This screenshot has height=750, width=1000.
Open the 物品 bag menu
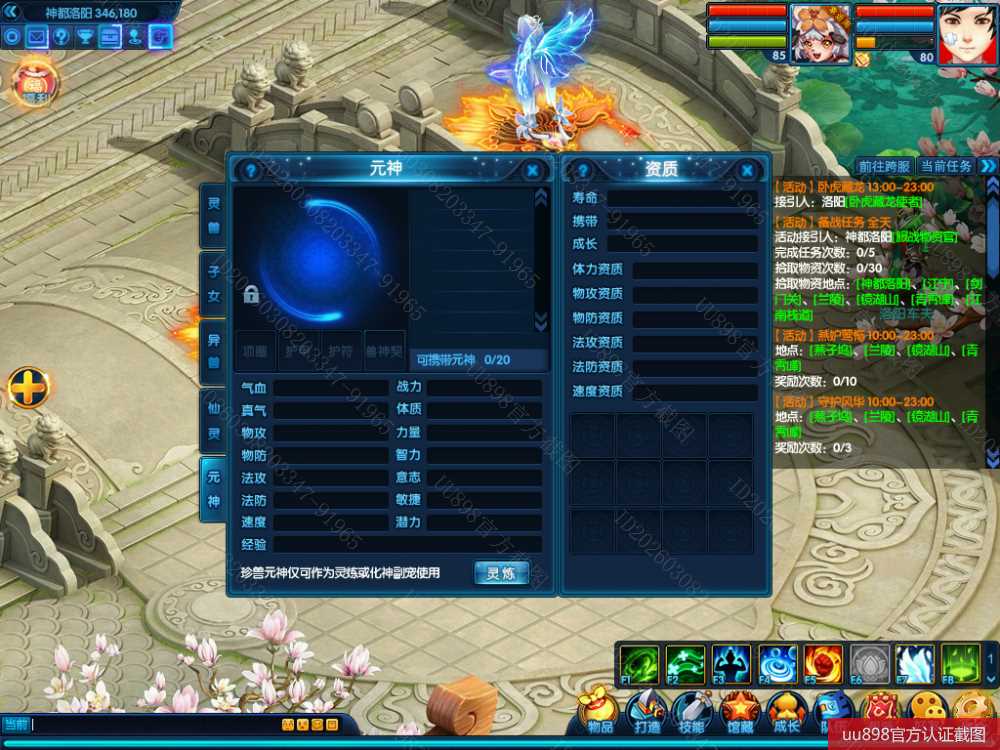600,712
